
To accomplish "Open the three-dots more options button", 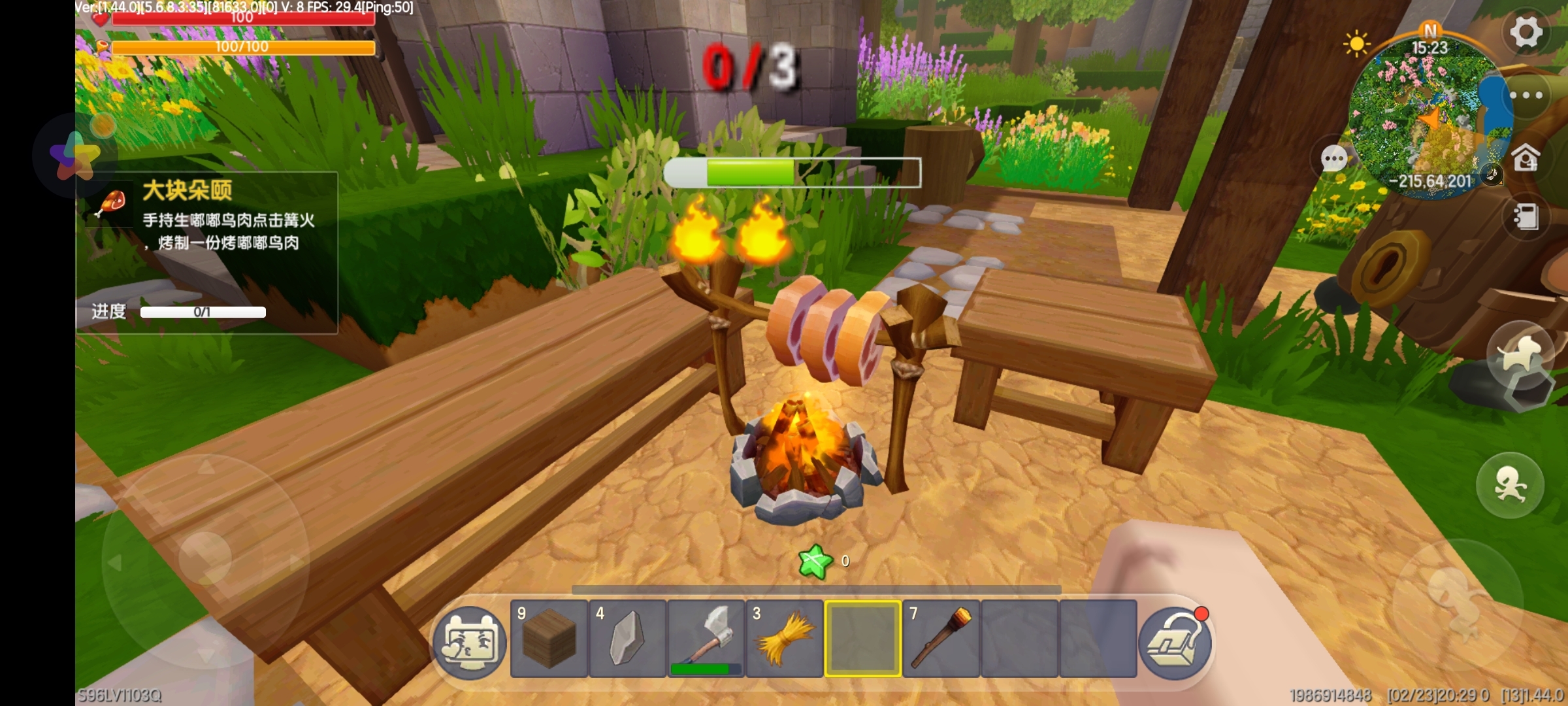I will 1526,95.
